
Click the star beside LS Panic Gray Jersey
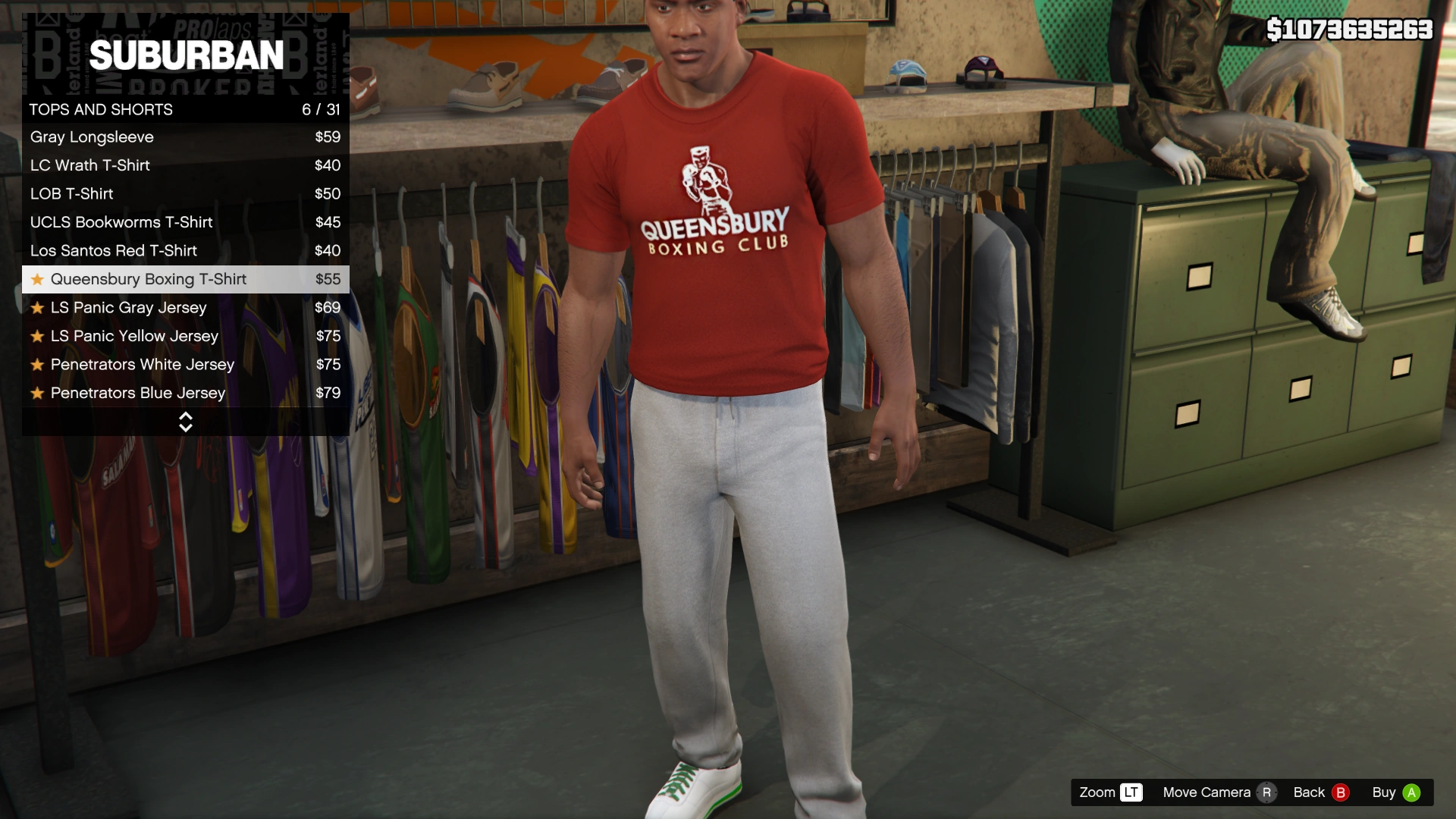(x=36, y=307)
